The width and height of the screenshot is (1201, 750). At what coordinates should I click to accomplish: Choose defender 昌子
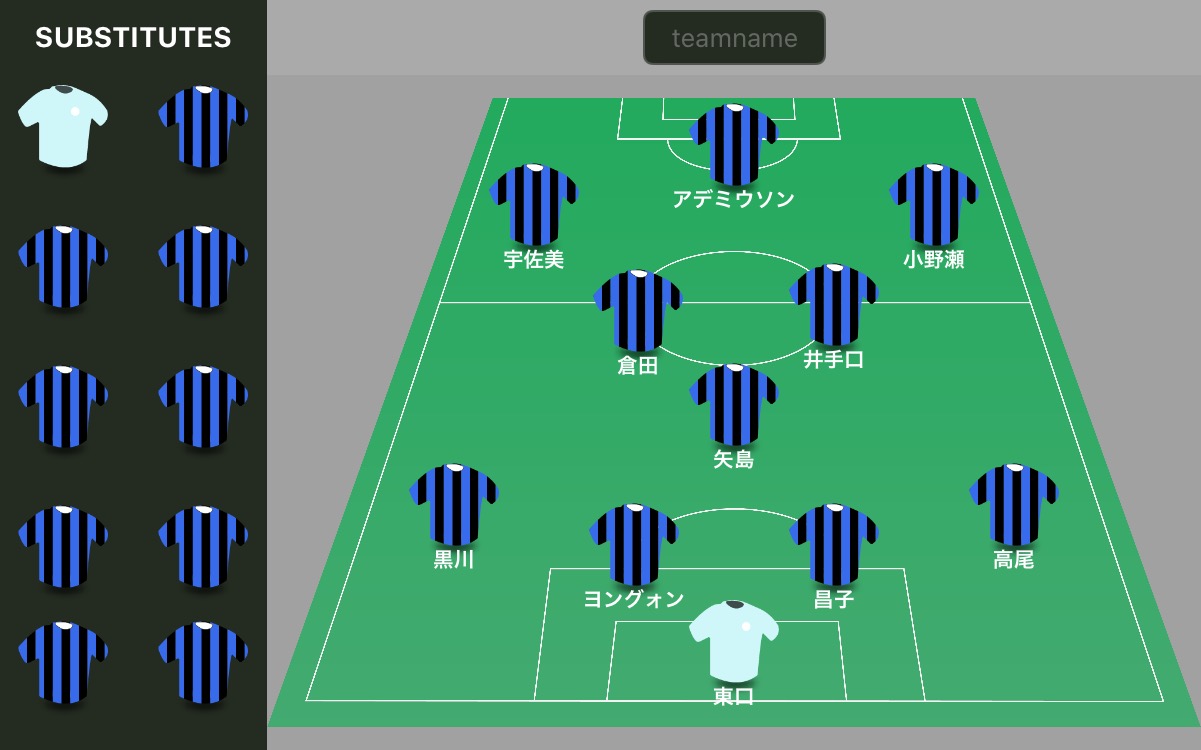pyautogui.click(x=834, y=545)
